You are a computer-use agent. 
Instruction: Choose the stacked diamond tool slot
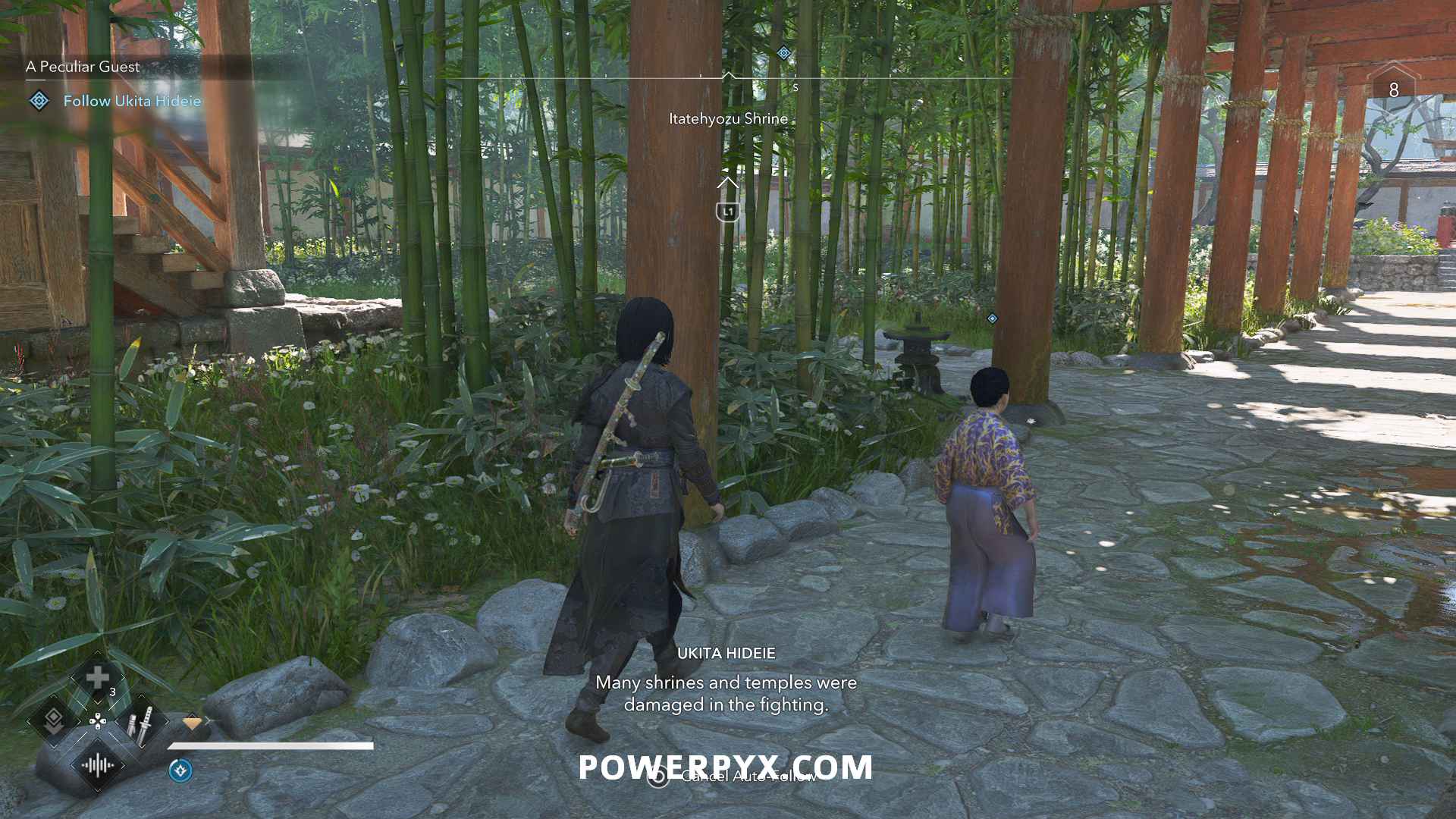[x=53, y=721]
